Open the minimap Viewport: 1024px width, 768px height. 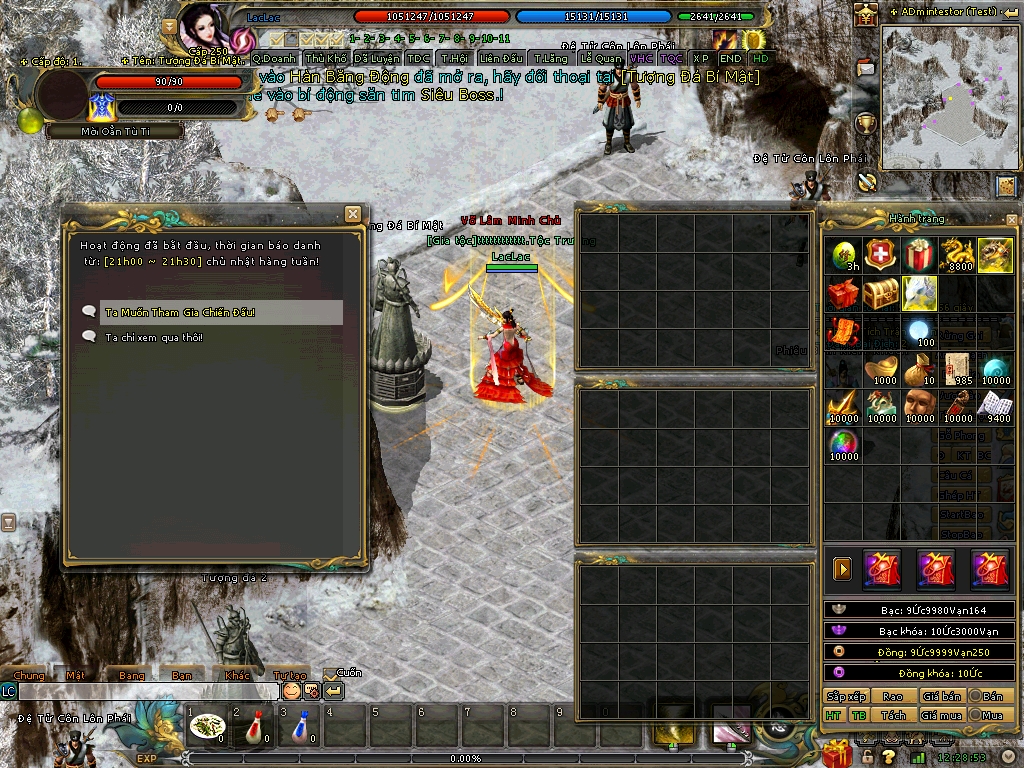950,97
